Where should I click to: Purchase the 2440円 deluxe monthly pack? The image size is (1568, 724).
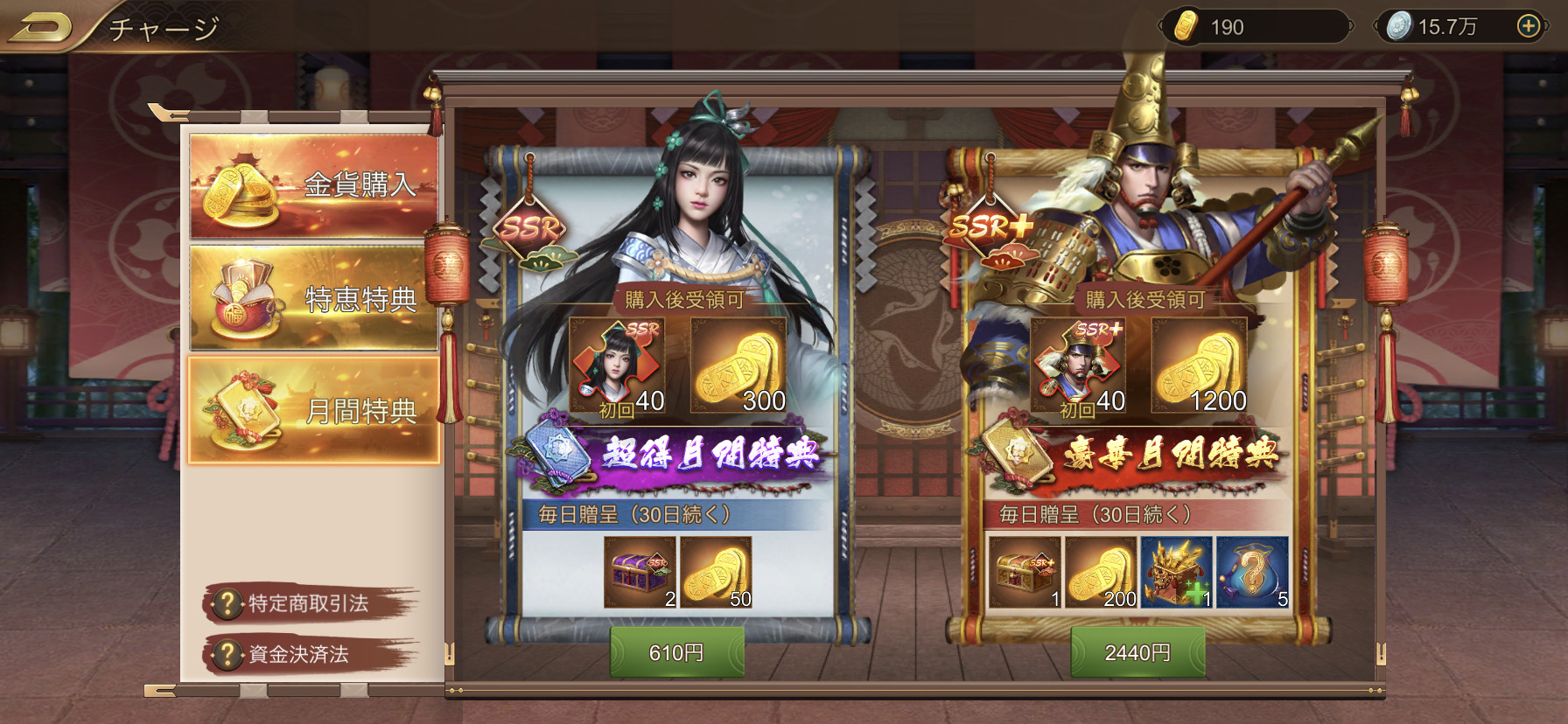(x=1137, y=652)
